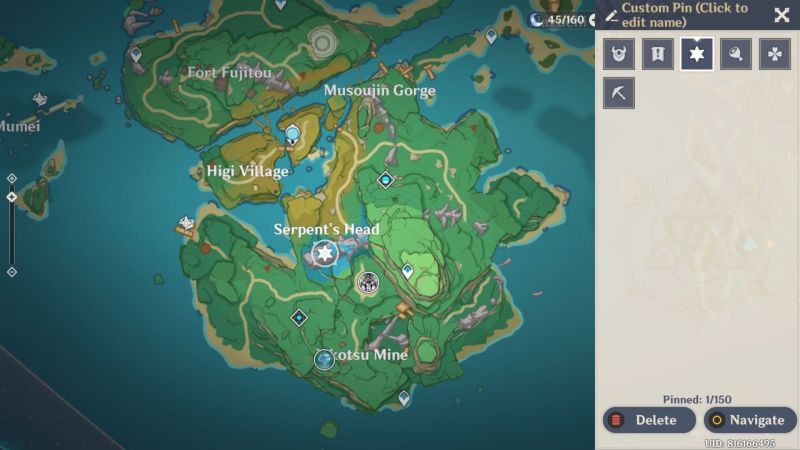Screen dimensions: 800x450
Task: Select the domain marker right of the star pin
Action: click(x=368, y=283)
